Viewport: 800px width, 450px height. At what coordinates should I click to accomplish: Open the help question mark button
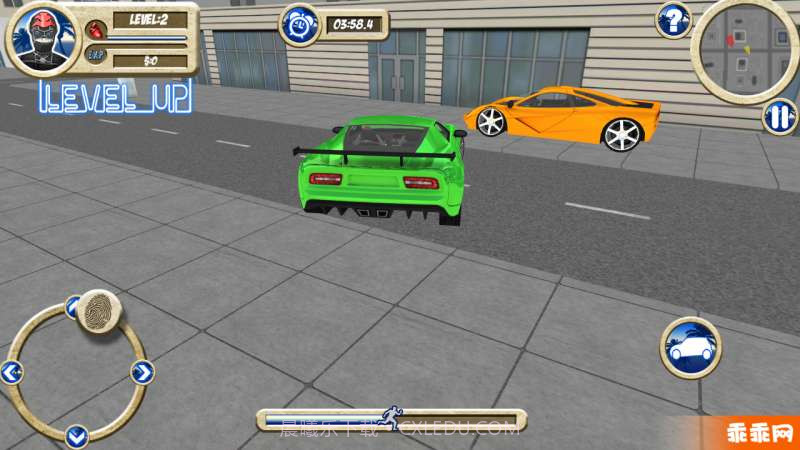coord(674,19)
